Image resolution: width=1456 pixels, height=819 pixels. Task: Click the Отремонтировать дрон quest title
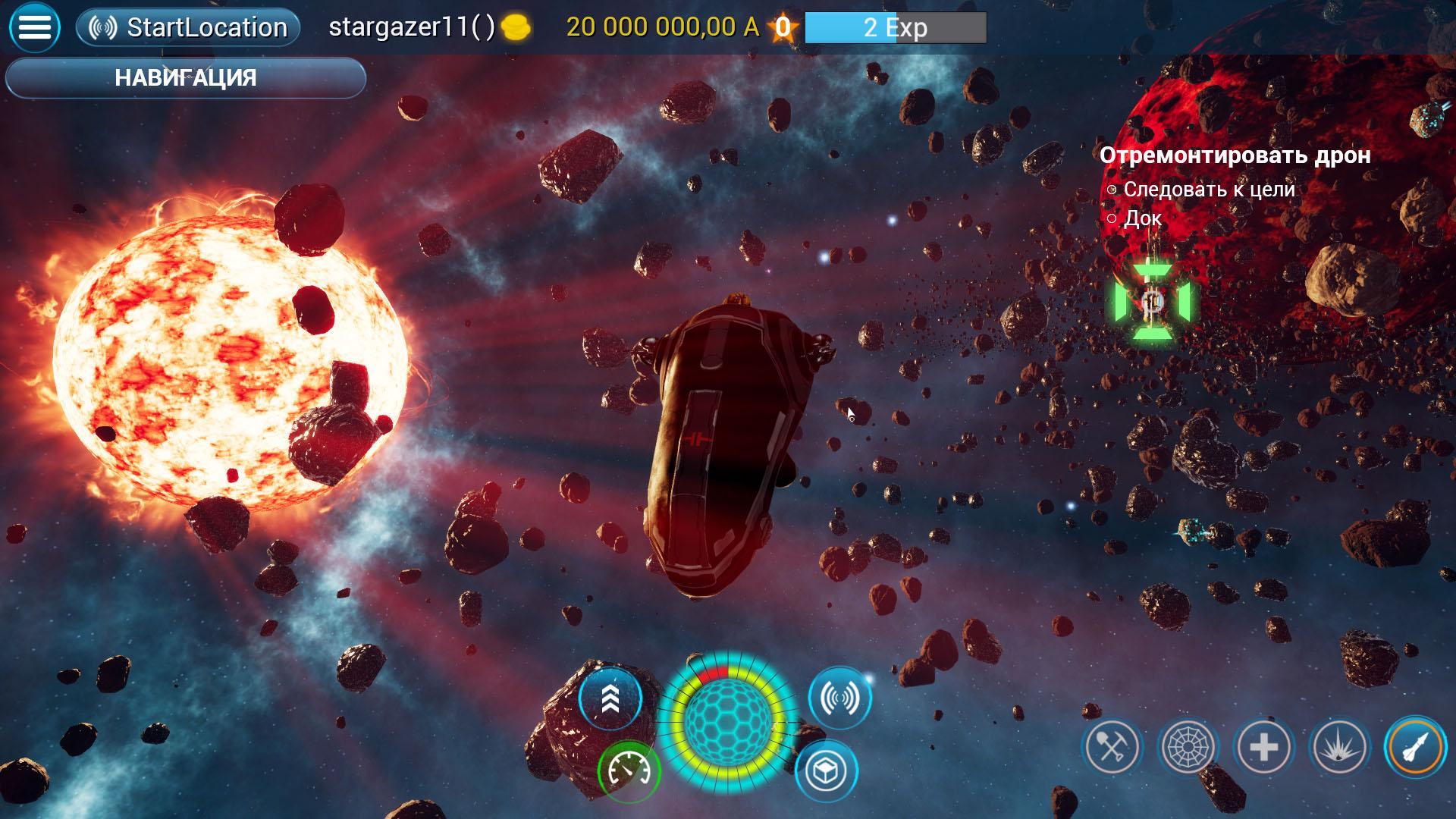(1235, 155)
